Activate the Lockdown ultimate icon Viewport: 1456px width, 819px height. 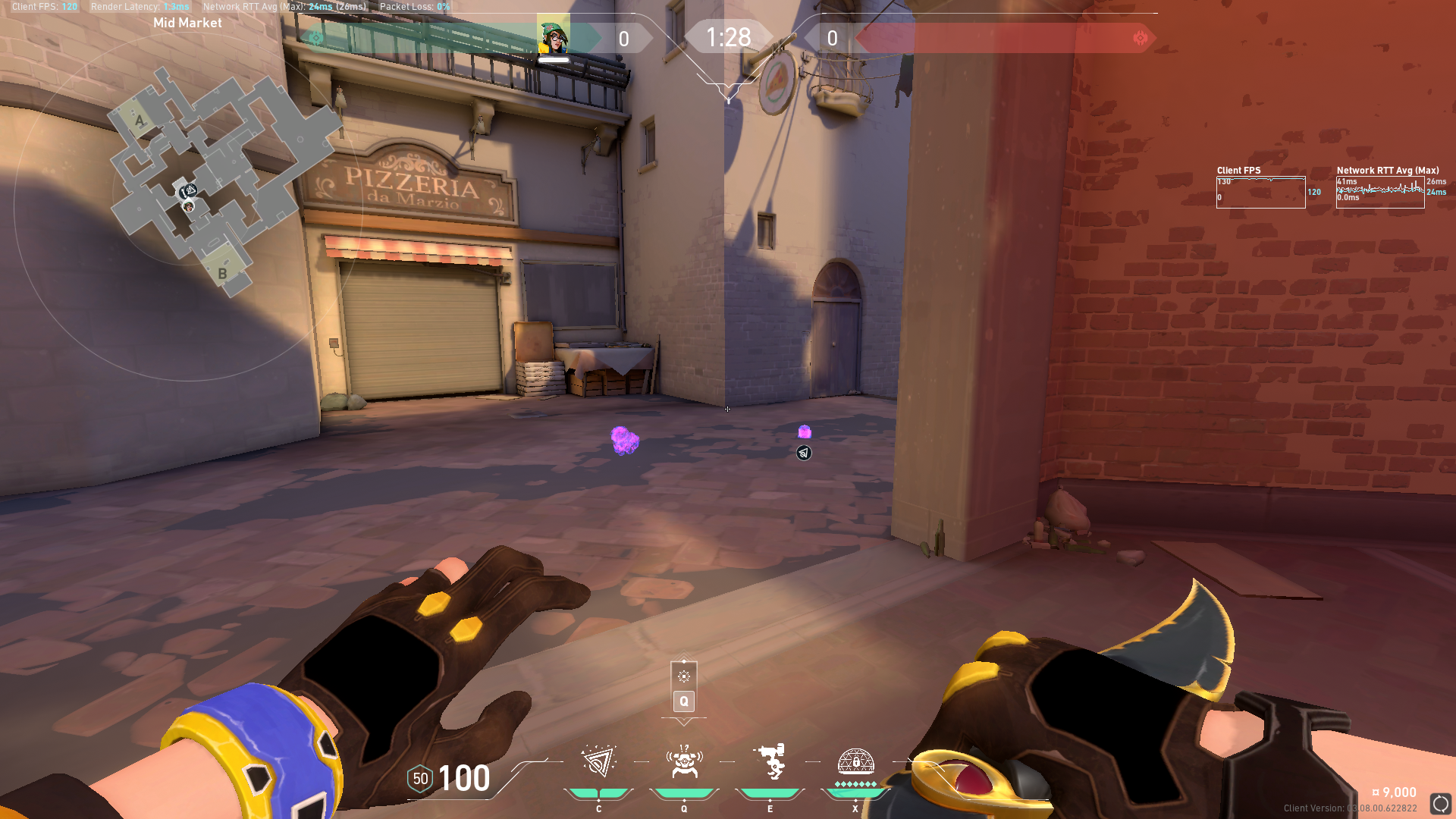tap(855, 761)
